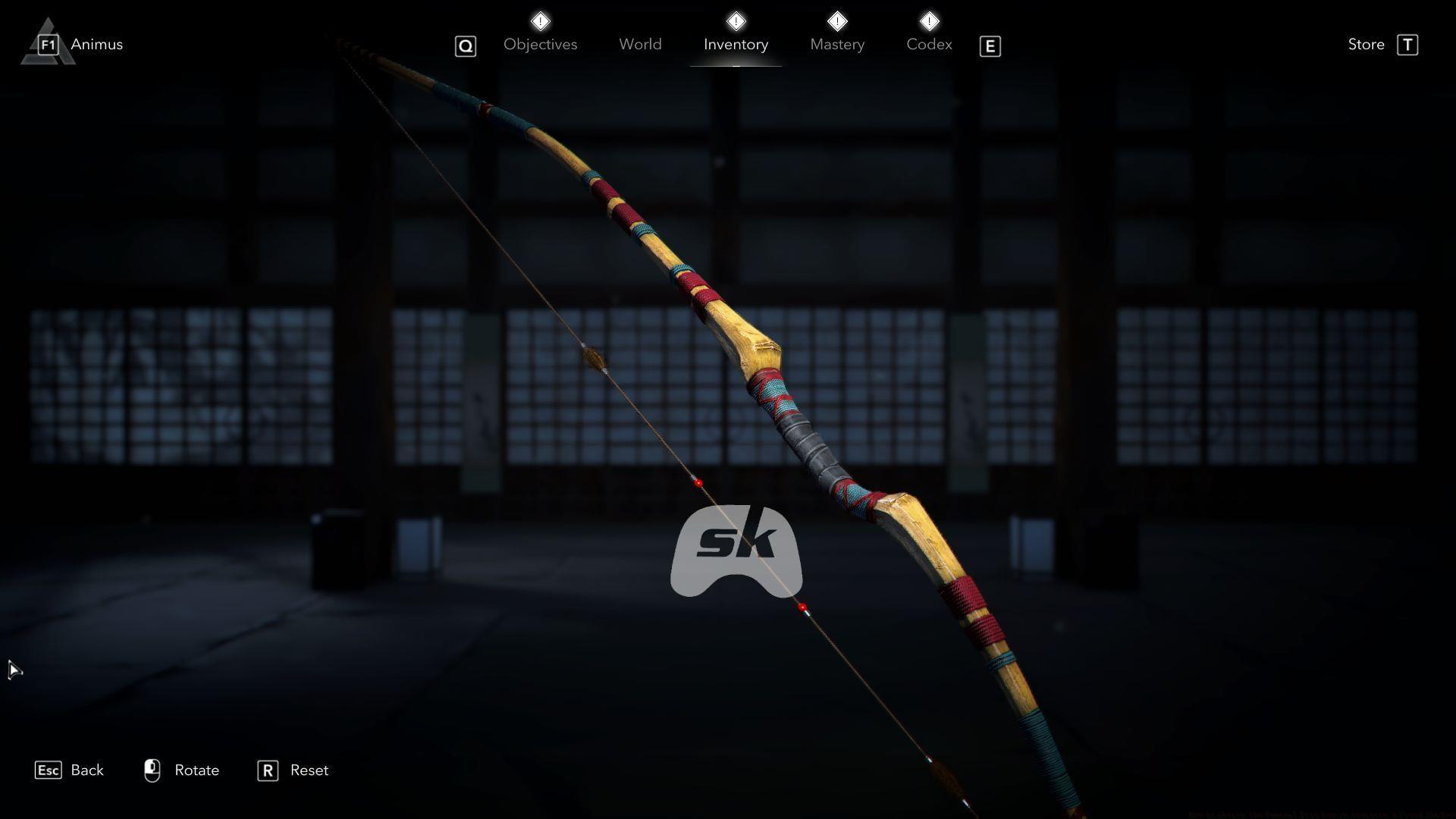Switch to the Objectives tab
The image size is (1456, 819).
click(x=540, y=44)
